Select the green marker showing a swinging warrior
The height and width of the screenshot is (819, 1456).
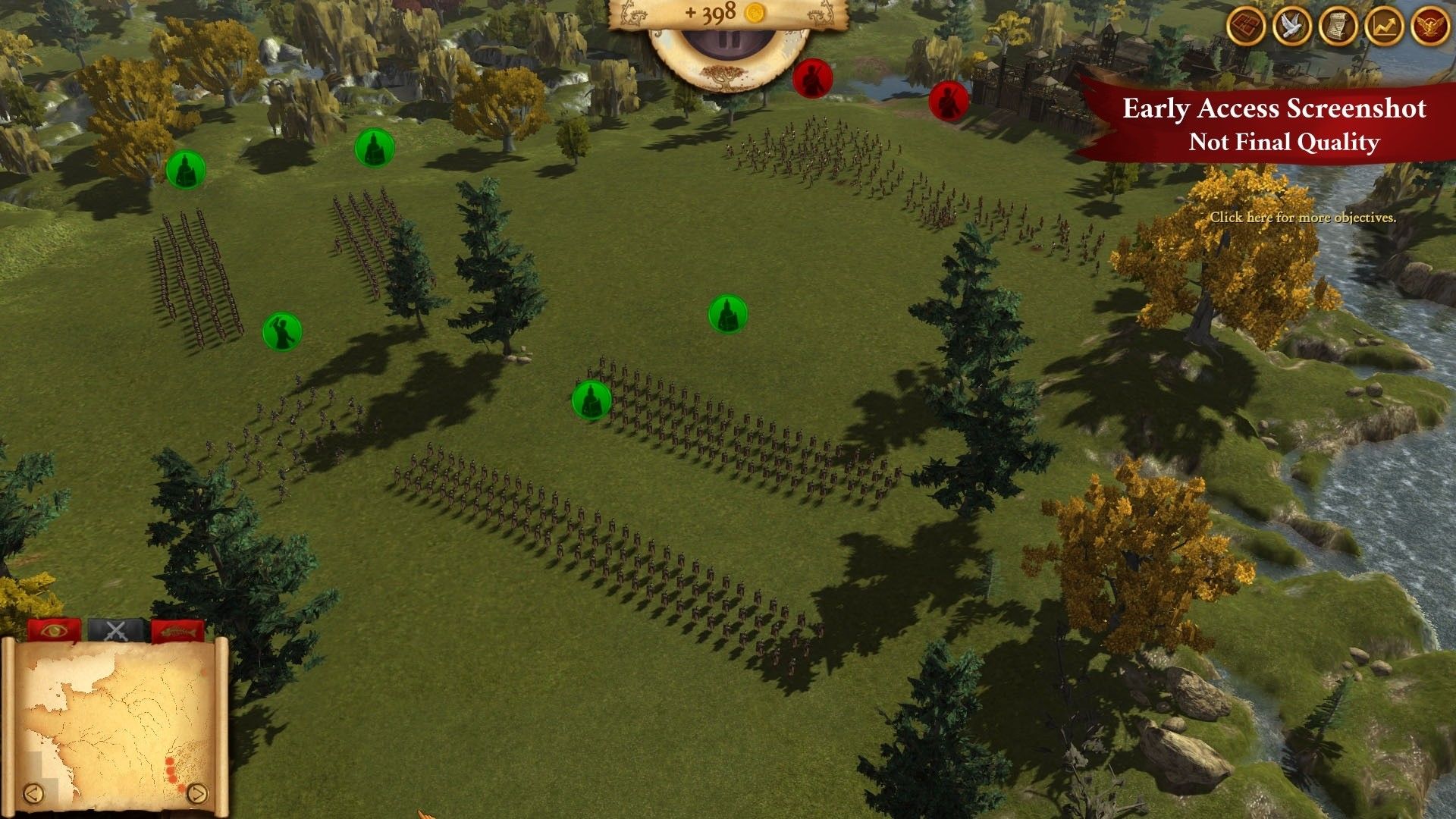pyautogui.click(x=282, y=332)
